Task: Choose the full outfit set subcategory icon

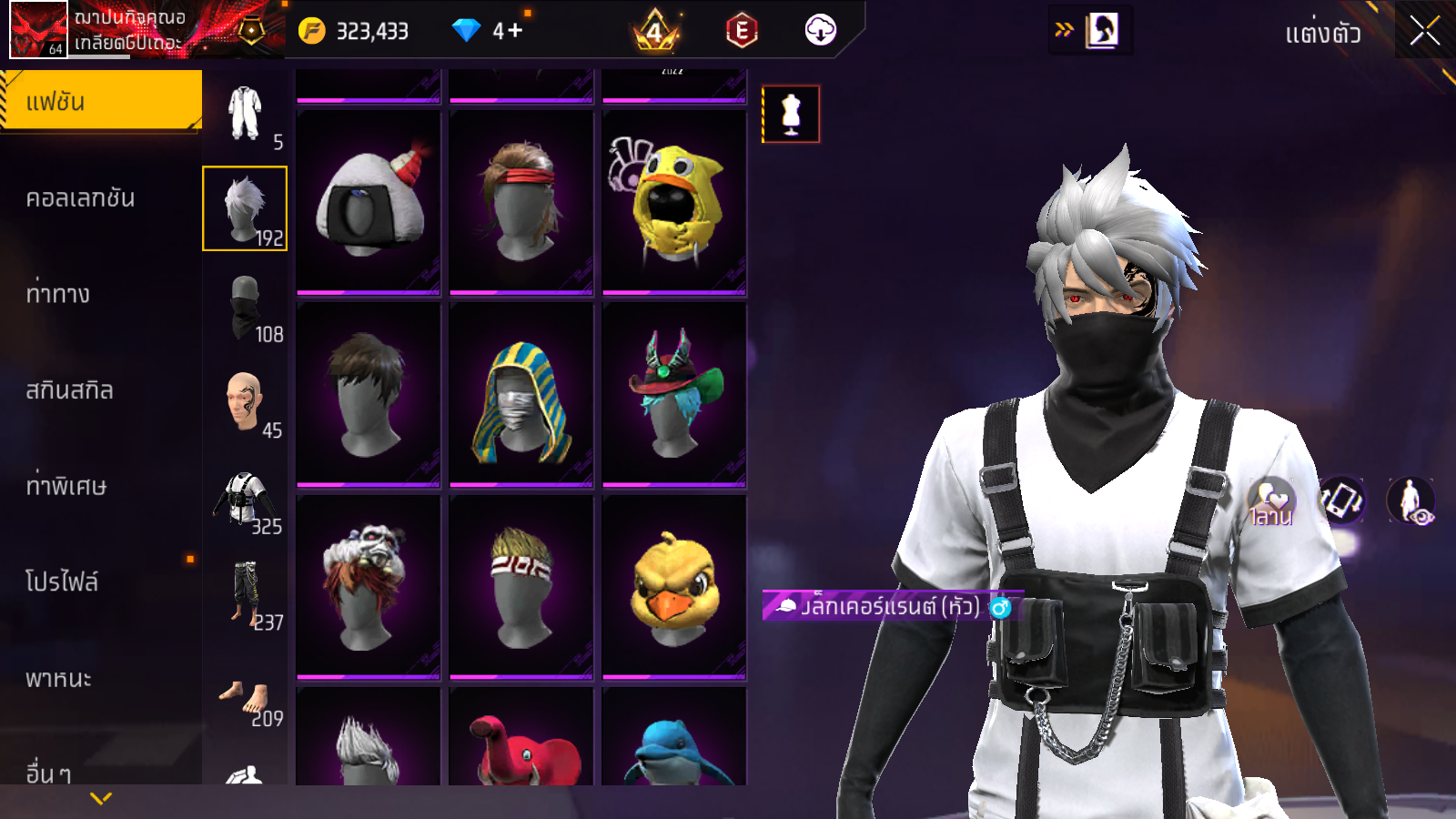Action: (245, 114)
